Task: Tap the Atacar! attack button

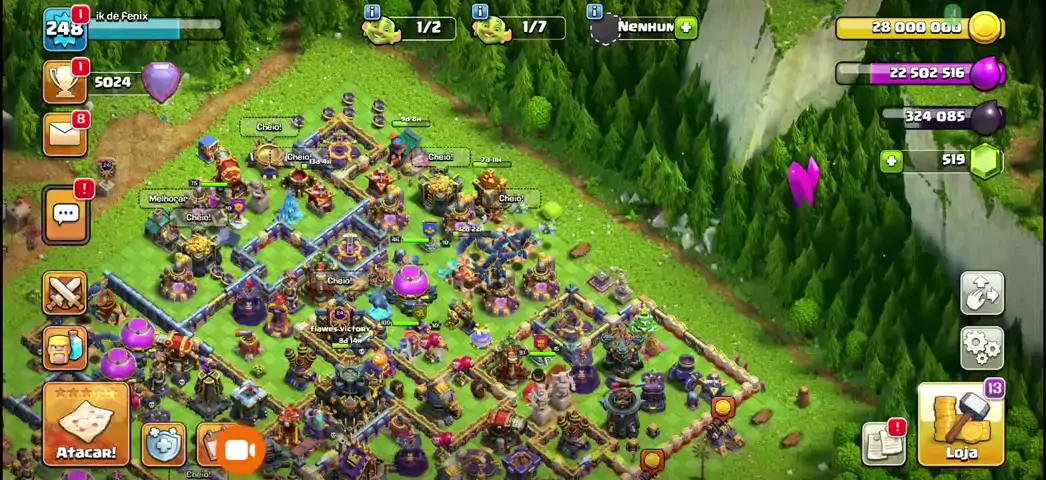Action: click(x=86, y=425)
